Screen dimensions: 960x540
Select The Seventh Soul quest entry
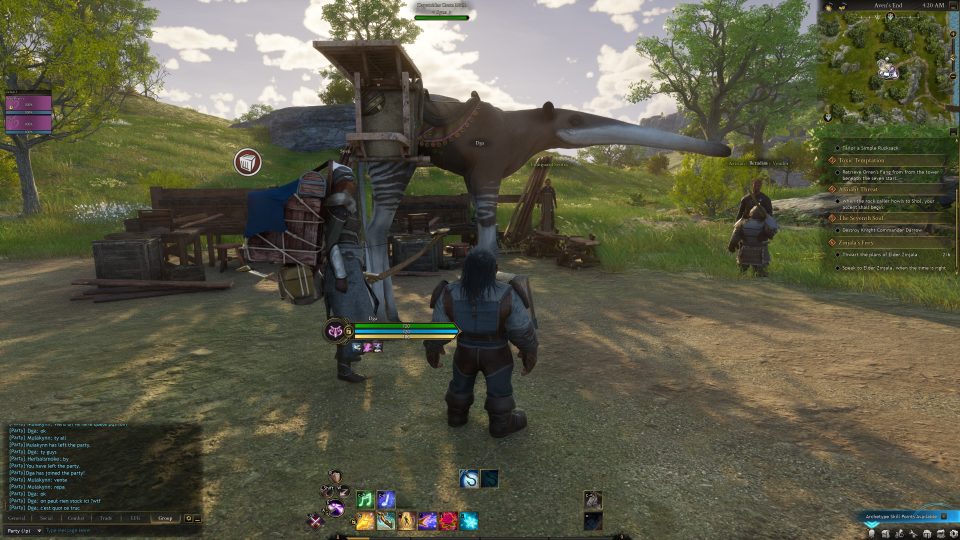point(863,217)
